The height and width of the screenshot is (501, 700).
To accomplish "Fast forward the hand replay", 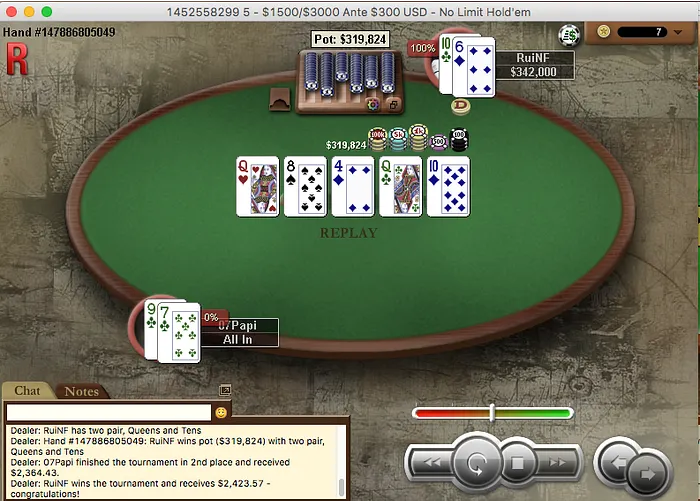I will [x=558, y=463].
